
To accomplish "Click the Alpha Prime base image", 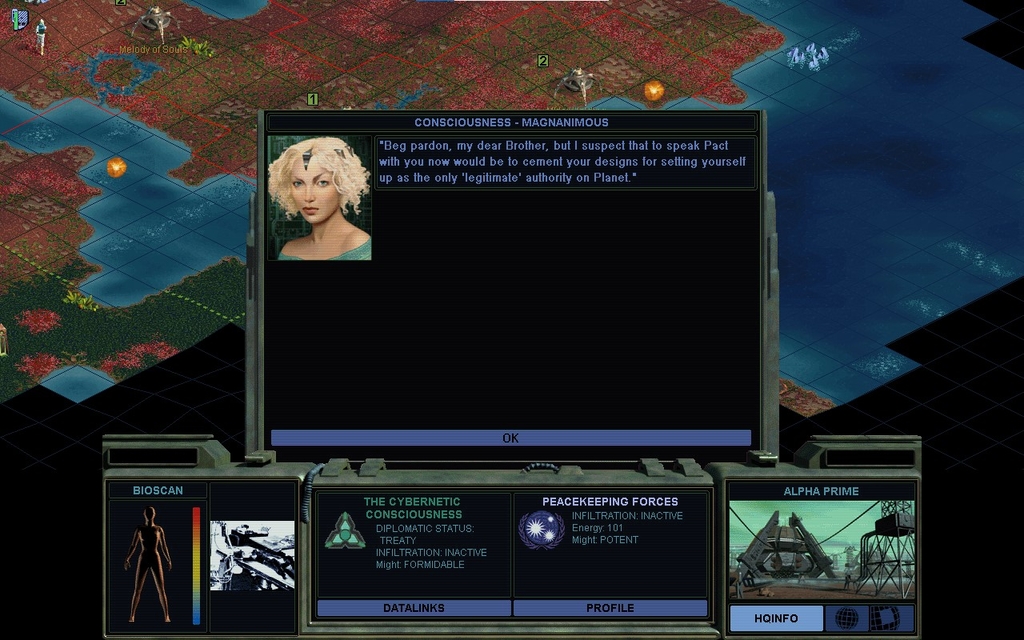I will tap(821, 550).
